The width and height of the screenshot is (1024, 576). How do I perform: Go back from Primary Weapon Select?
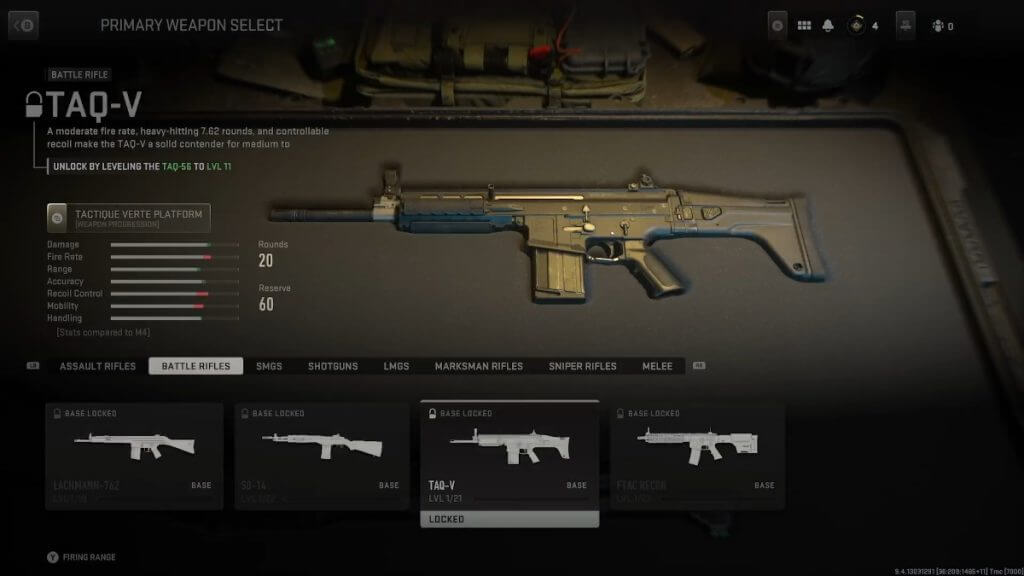pyautogui.click(x=23, y=25)
